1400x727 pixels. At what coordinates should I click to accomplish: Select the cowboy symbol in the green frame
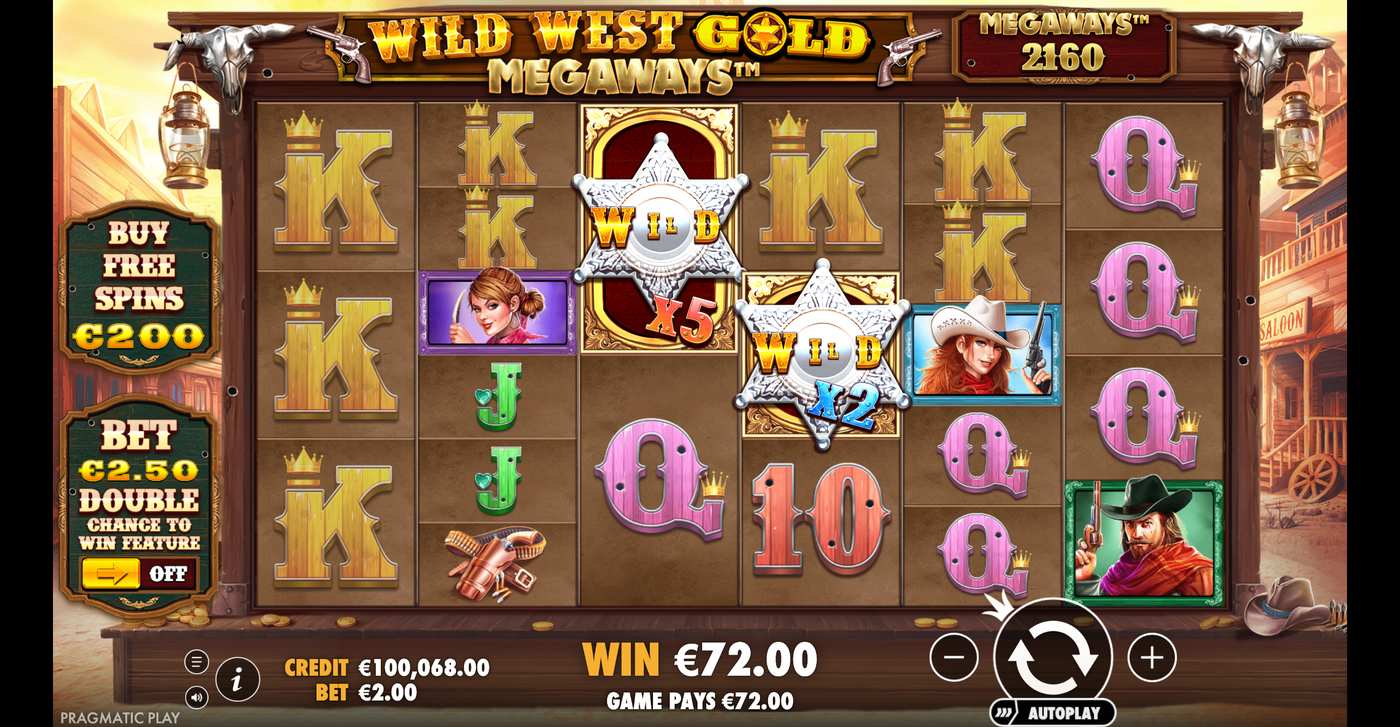(1140, 541)
